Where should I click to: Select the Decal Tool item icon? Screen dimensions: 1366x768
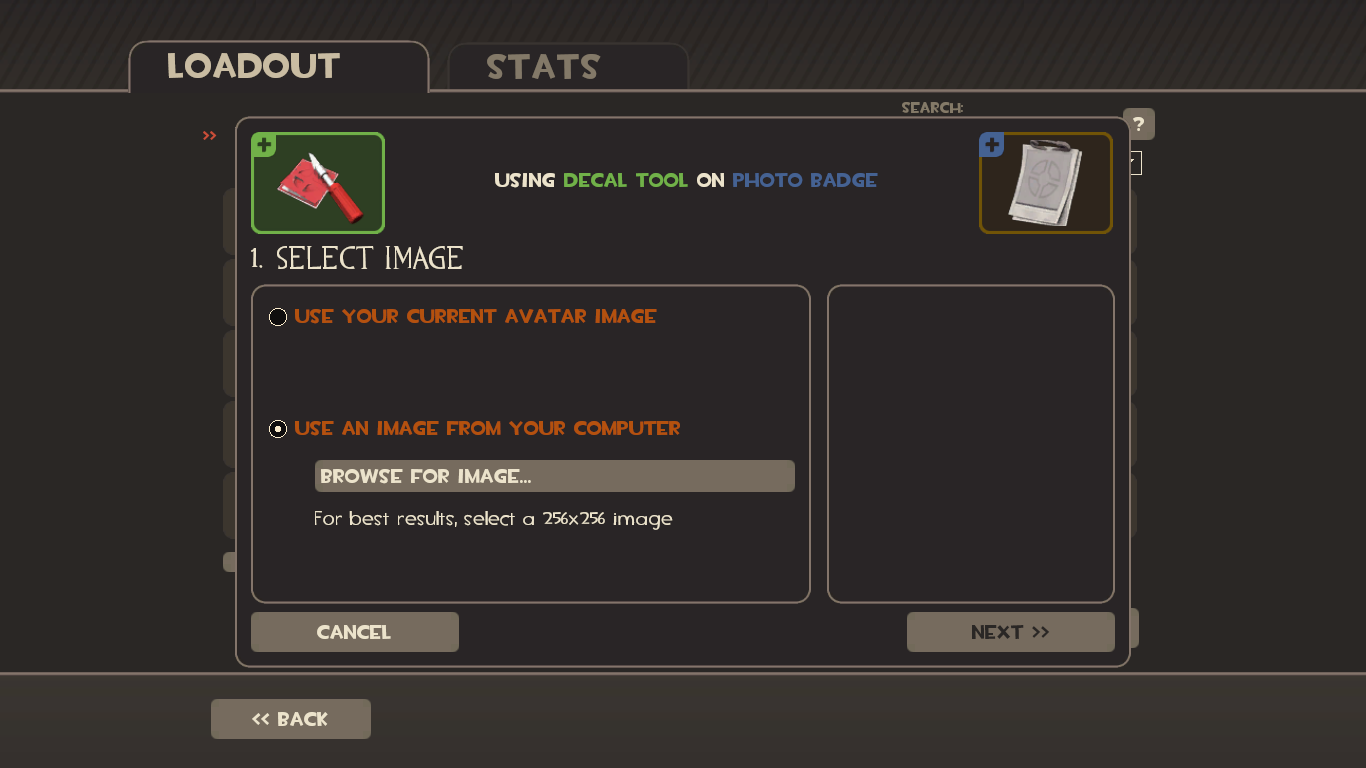(x=317, y=183)
